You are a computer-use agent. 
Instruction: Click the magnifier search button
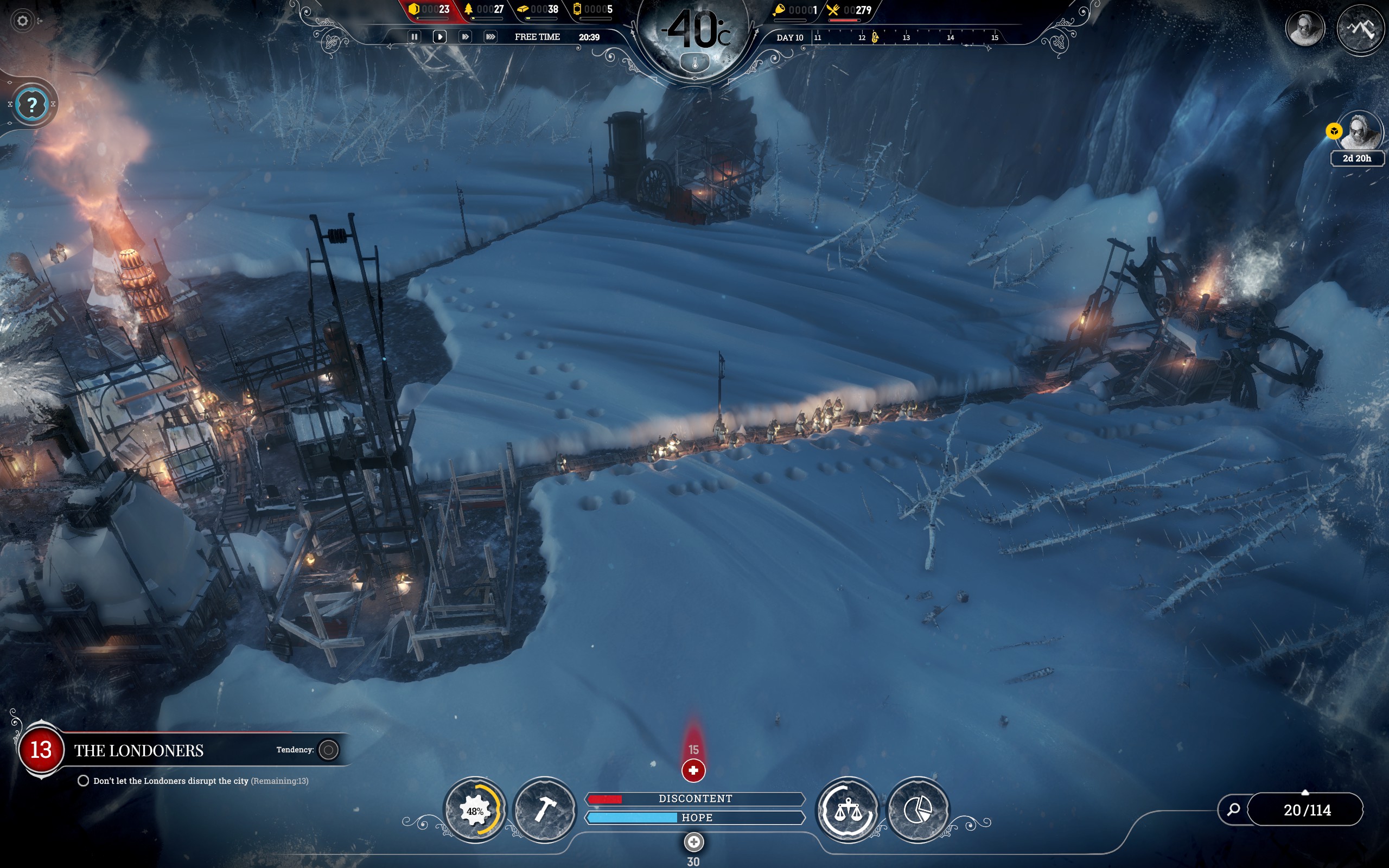[x=1233, y=809]
